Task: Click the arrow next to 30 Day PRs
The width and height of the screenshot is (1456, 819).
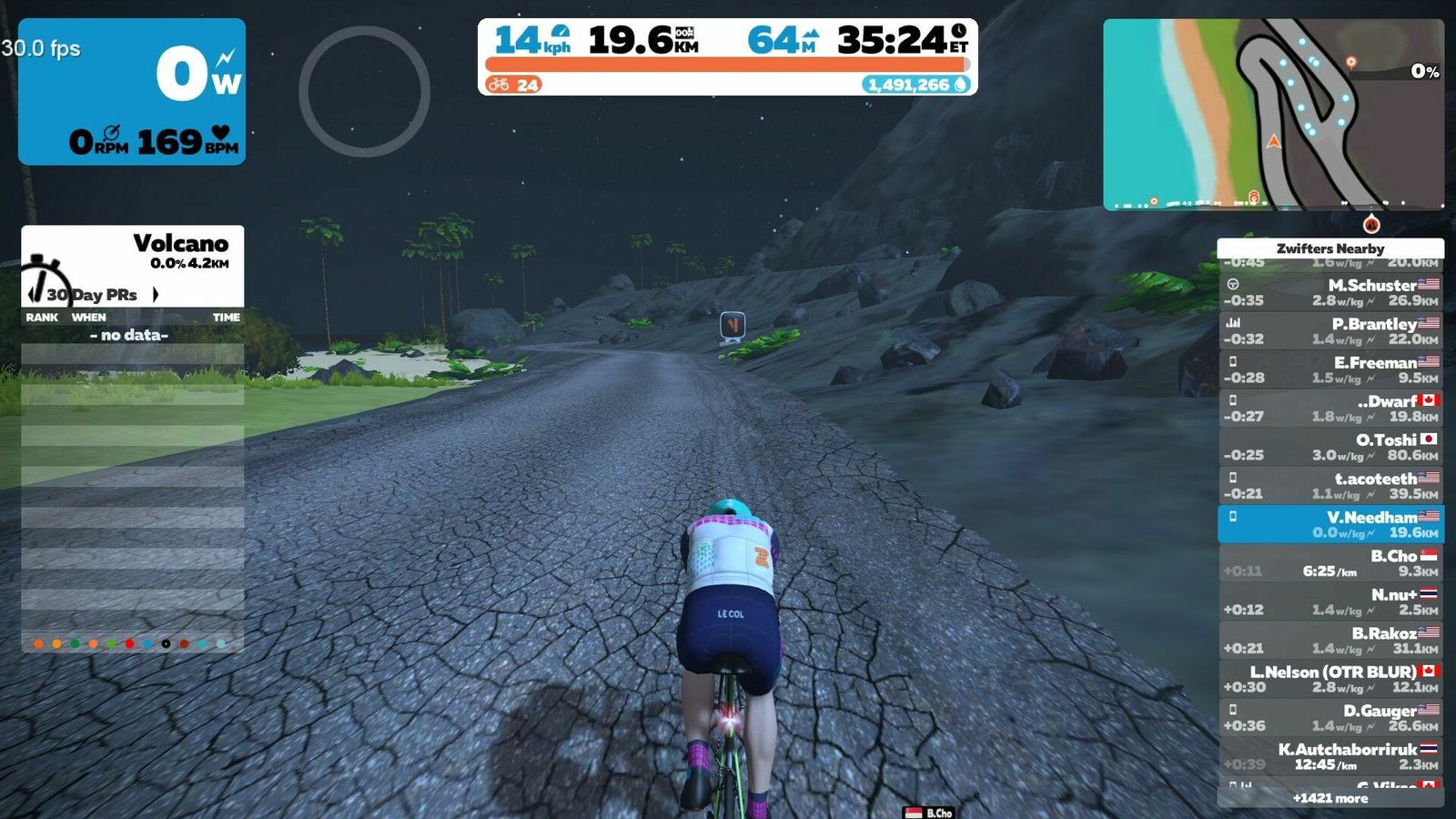Action: tap(156, 295)
